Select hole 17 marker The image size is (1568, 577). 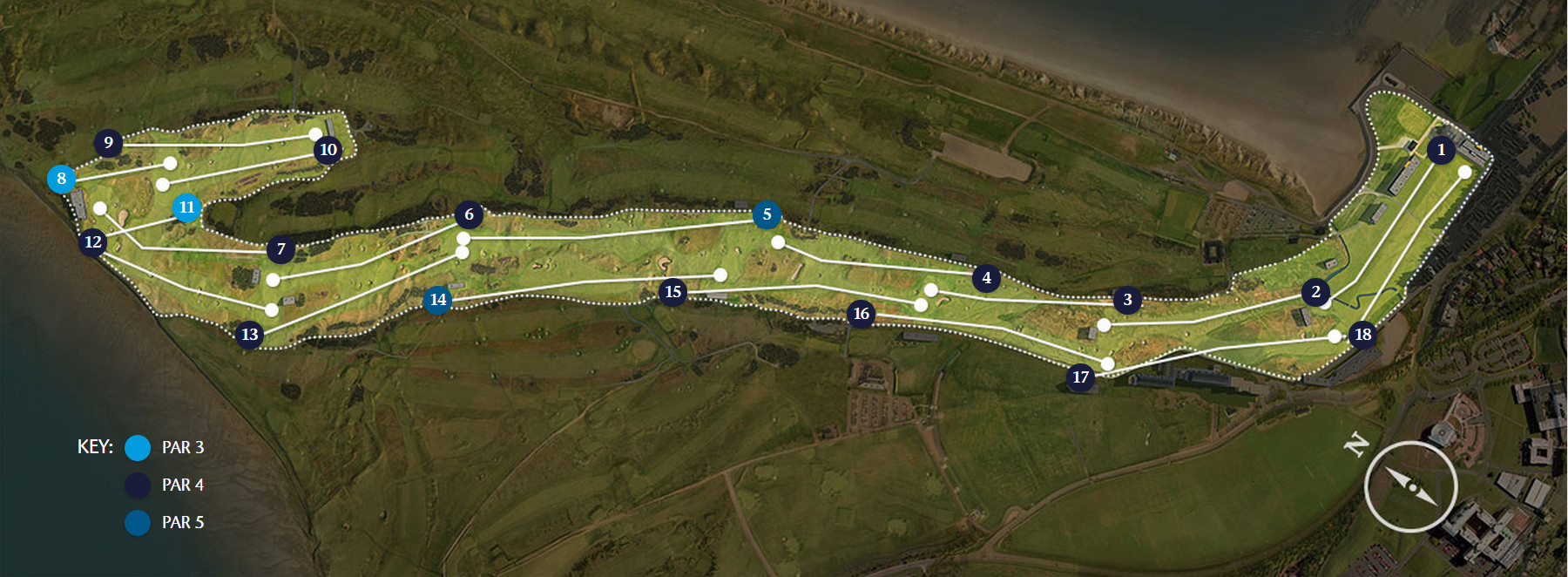(1080, 377)
